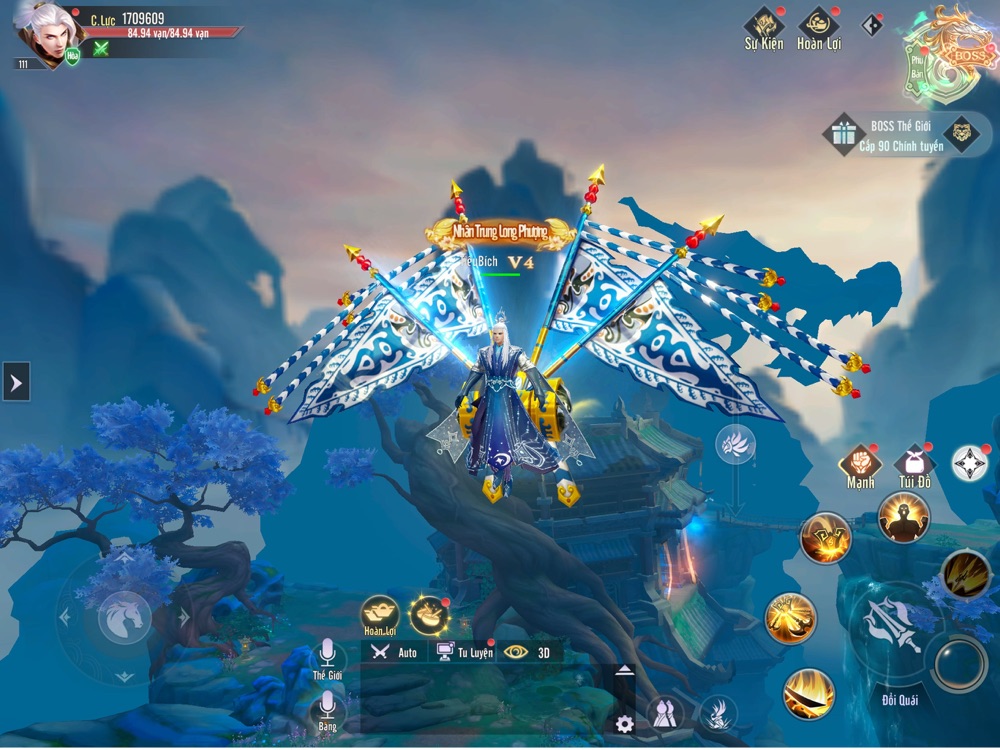Switch the 3D camera view mode
Image resolution: width=1000 pixels, height=750 pixels.
529,652
